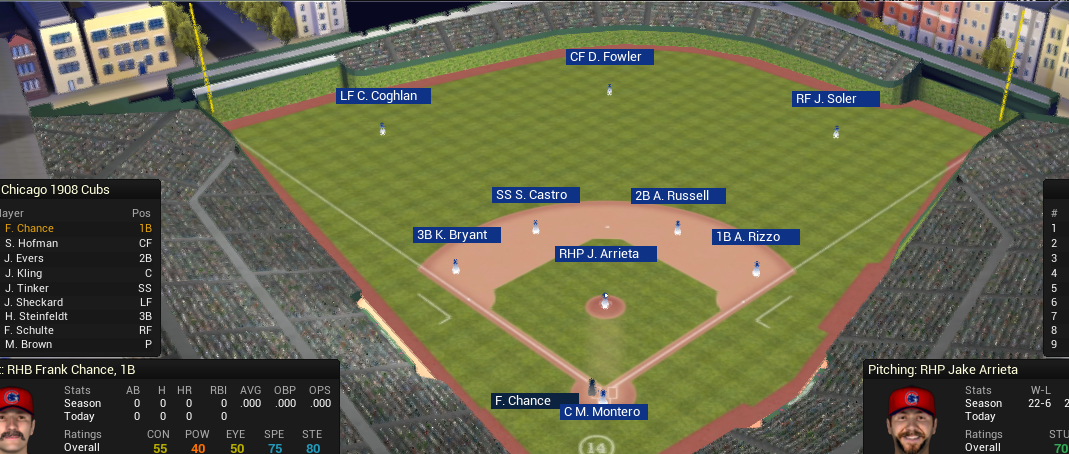This screenshot has height=454, width=1069.
Task: Open the RF J. Soler name tag
Action: click(x=836, y=99)
